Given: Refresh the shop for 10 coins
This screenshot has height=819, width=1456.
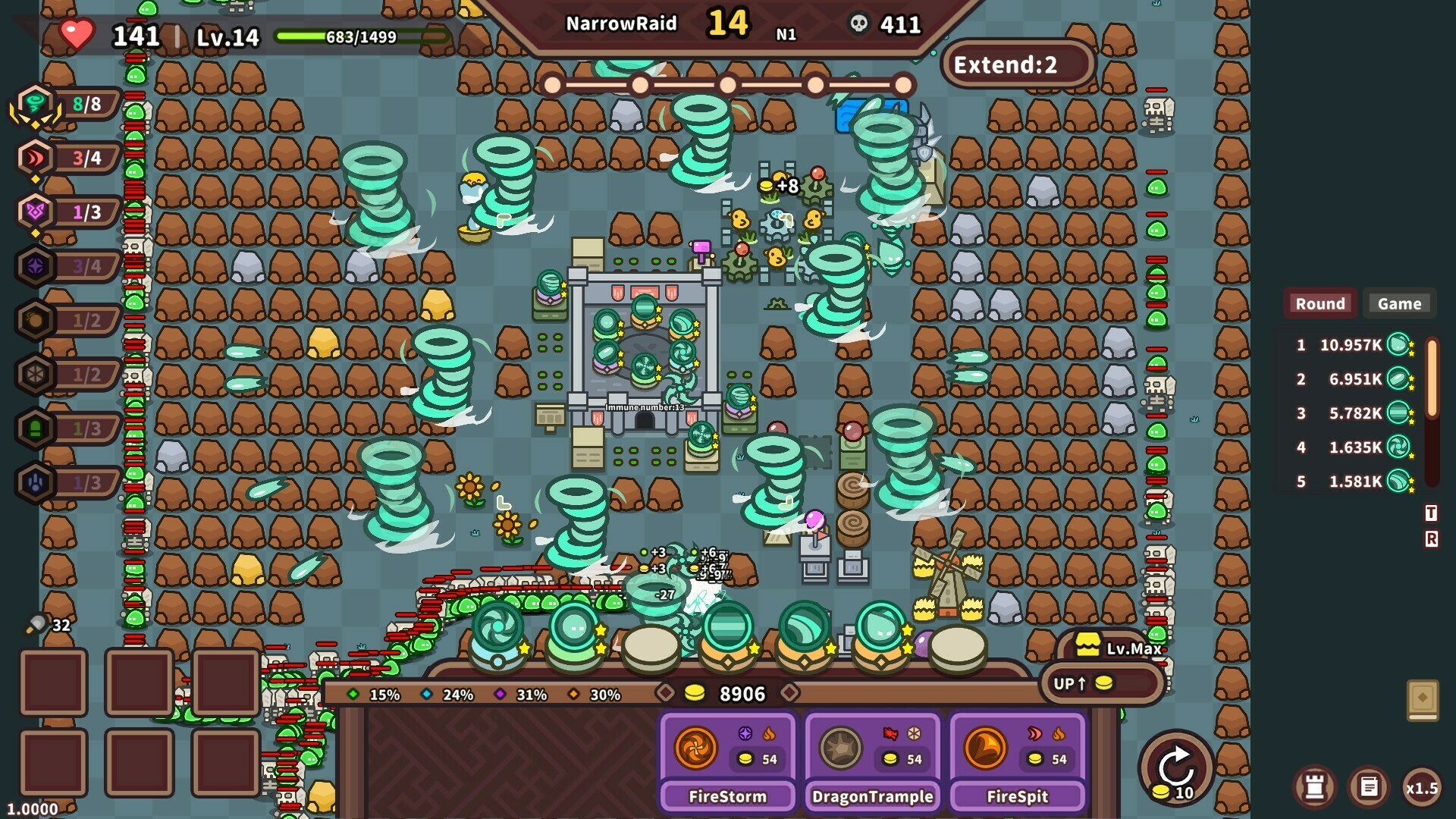Looking at the screenshot, I should (1176, 768).
